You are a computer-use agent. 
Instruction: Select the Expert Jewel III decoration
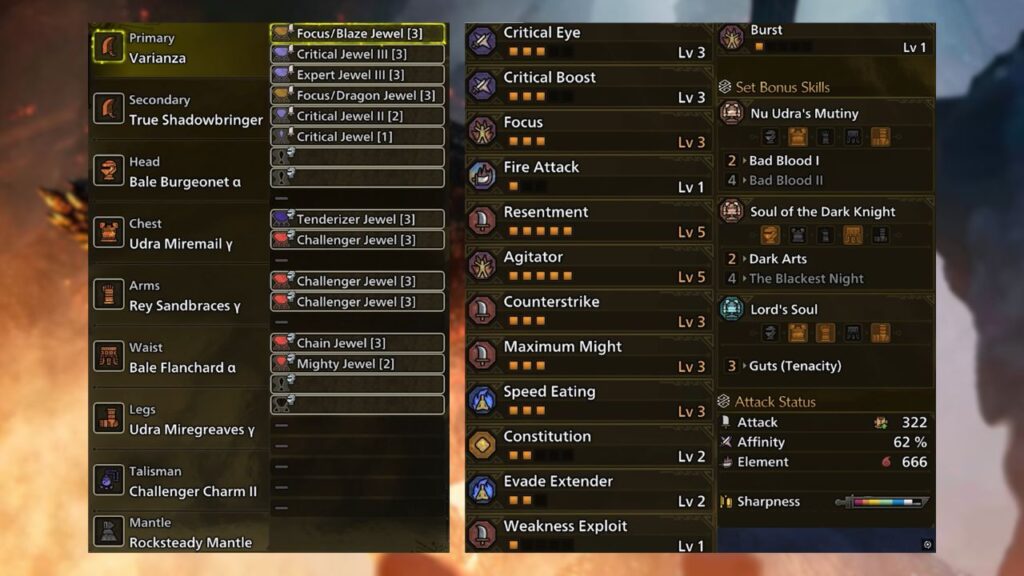click(358, 75)
